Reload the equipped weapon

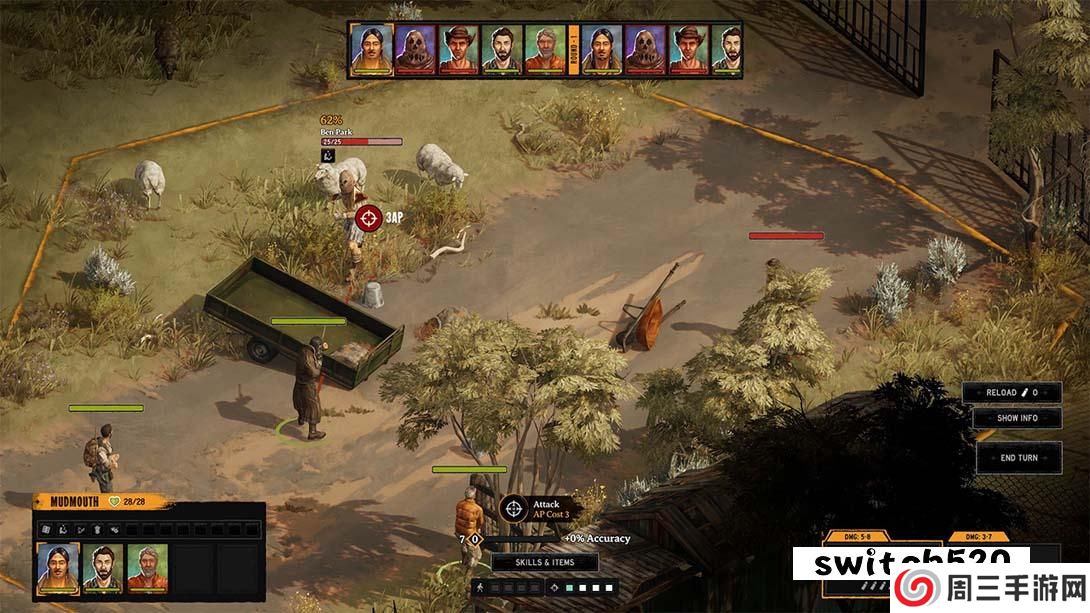1011,393
